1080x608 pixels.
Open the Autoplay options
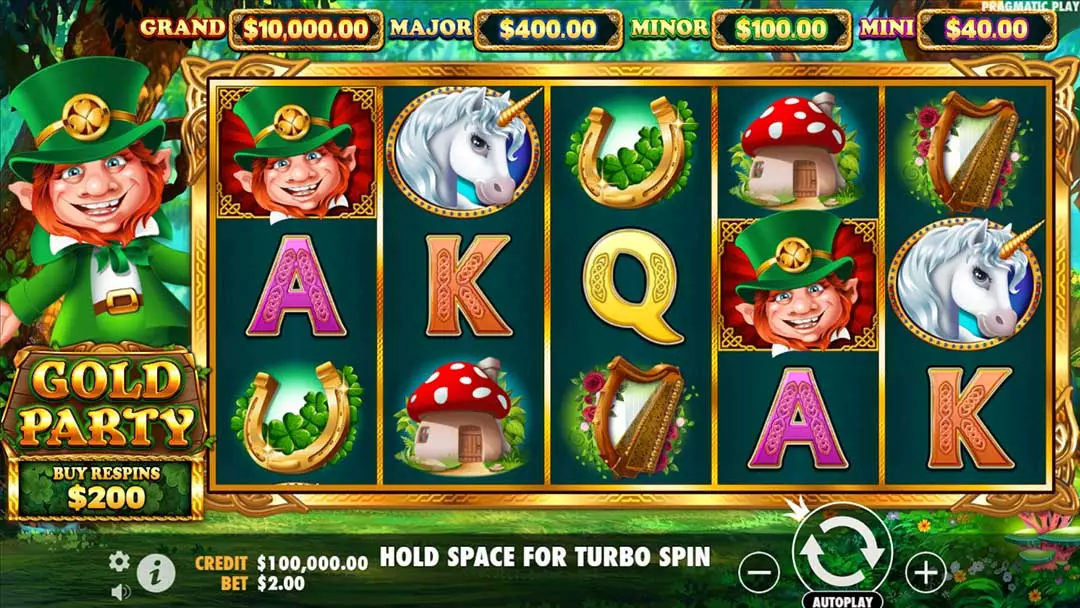[x=842, y=601]
